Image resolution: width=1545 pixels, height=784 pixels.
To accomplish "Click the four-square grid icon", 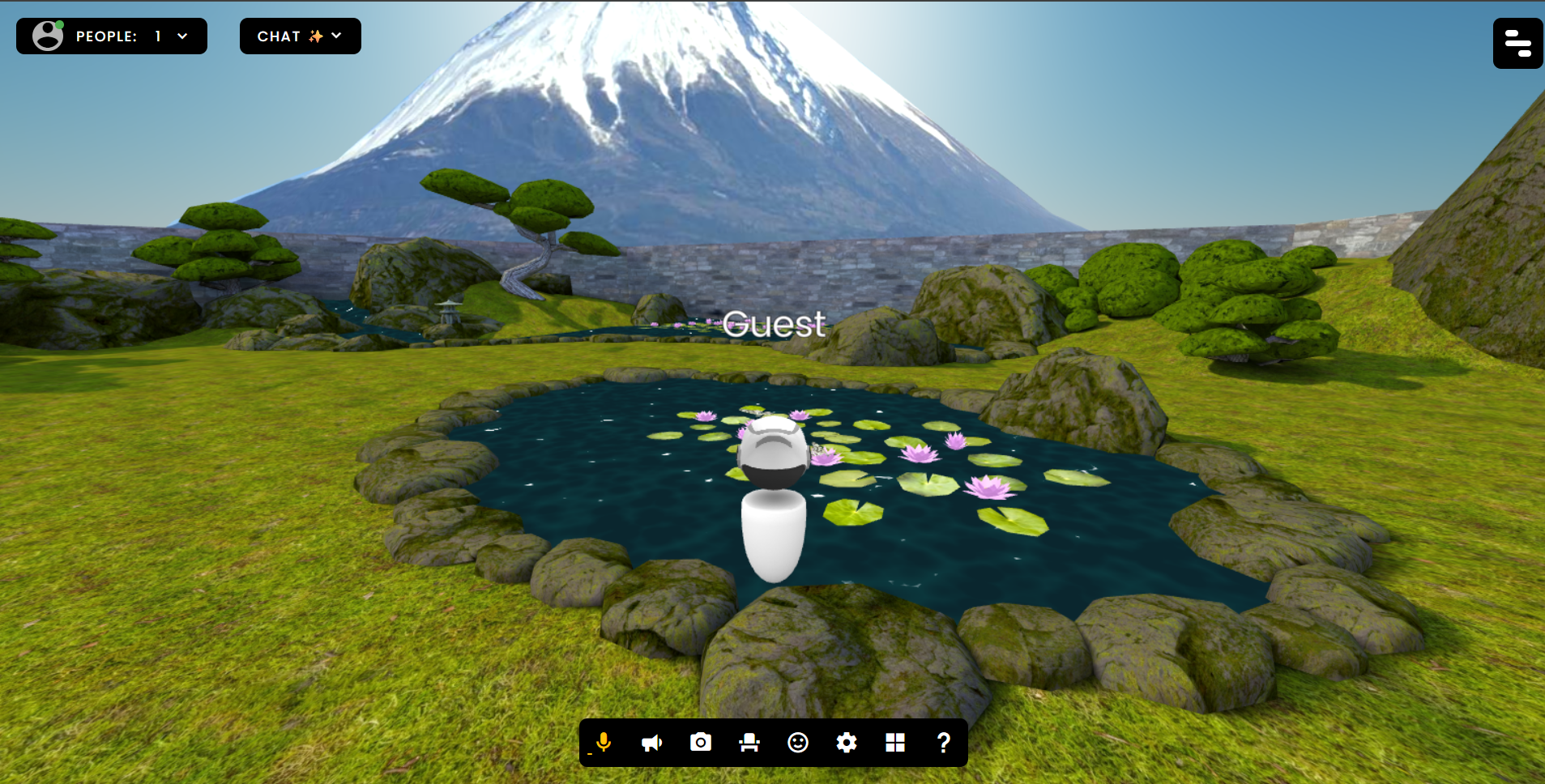I will coord(895,743).
